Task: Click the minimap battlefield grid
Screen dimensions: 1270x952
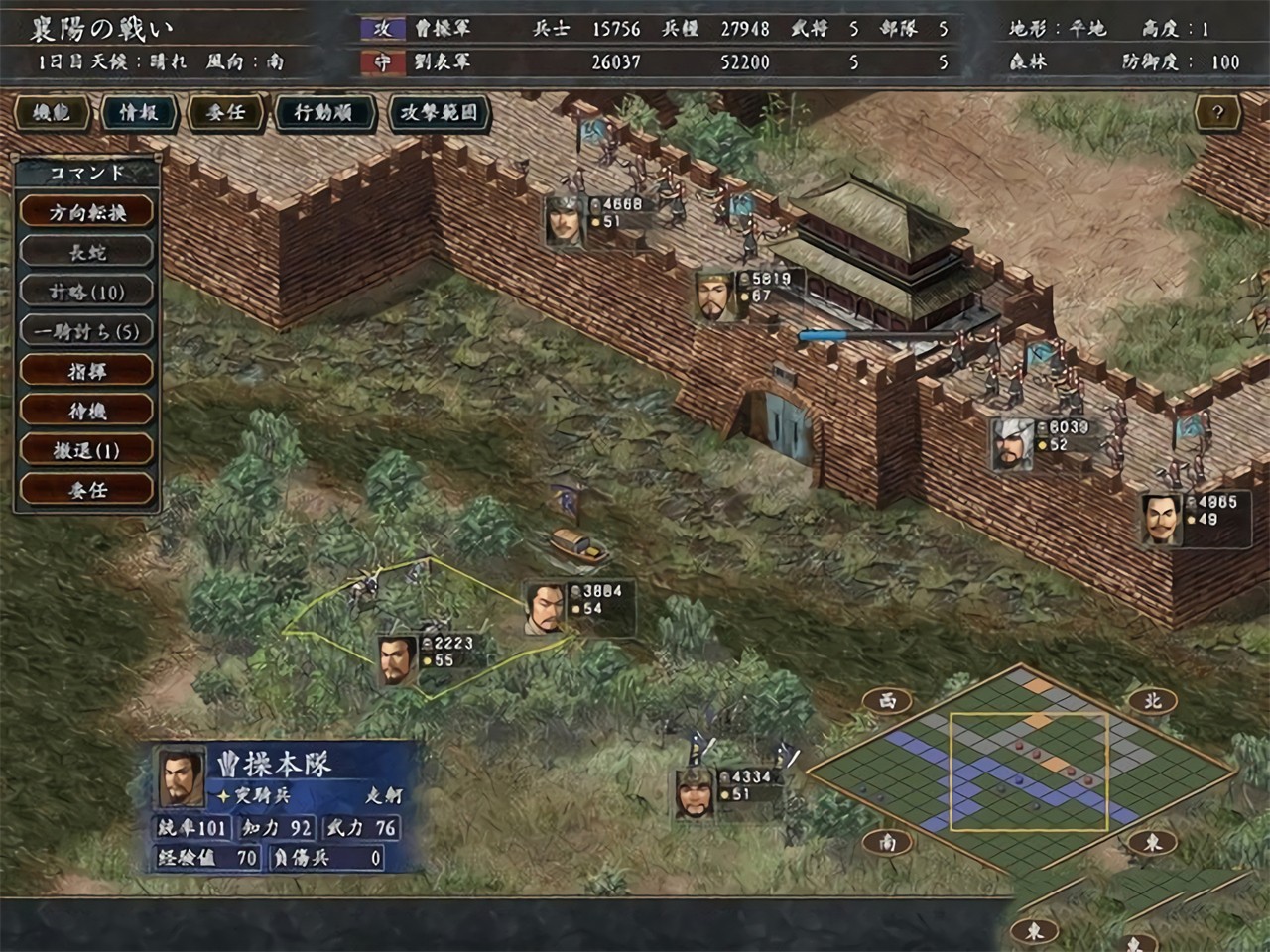Action: 1018,770
